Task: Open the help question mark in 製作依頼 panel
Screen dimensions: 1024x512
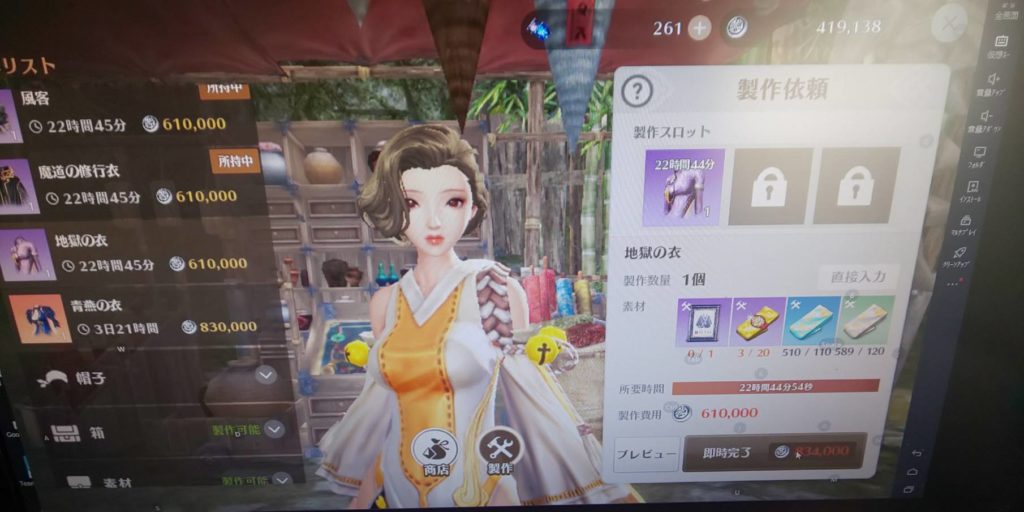Action: 637,92
